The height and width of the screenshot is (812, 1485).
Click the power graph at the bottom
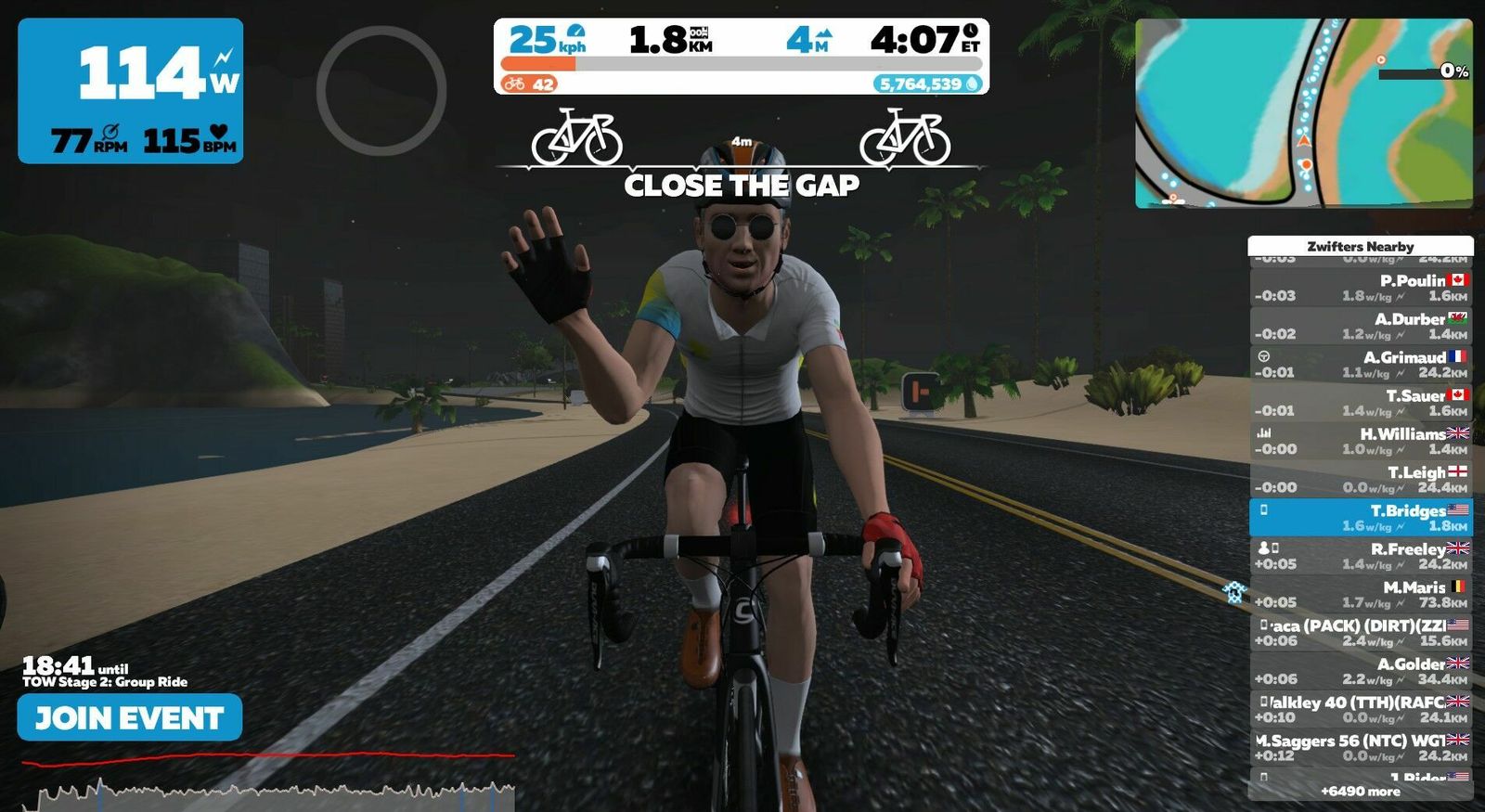coord(269,786)
